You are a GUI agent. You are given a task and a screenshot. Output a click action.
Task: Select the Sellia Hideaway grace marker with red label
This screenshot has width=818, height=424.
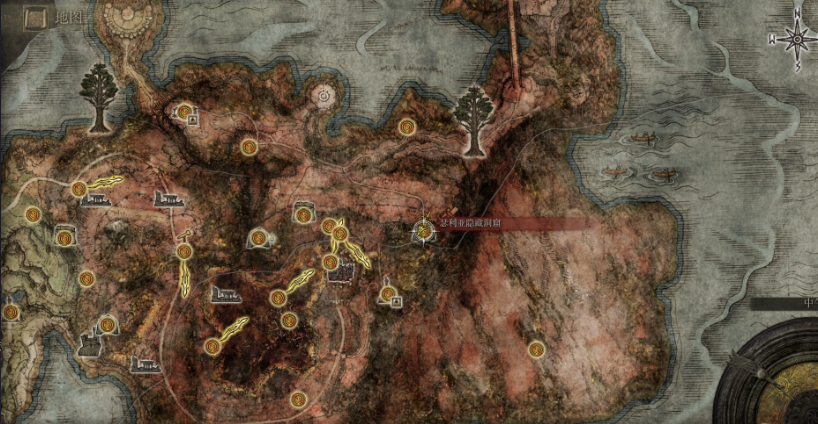pyautogui.click(x=424, y=231)
